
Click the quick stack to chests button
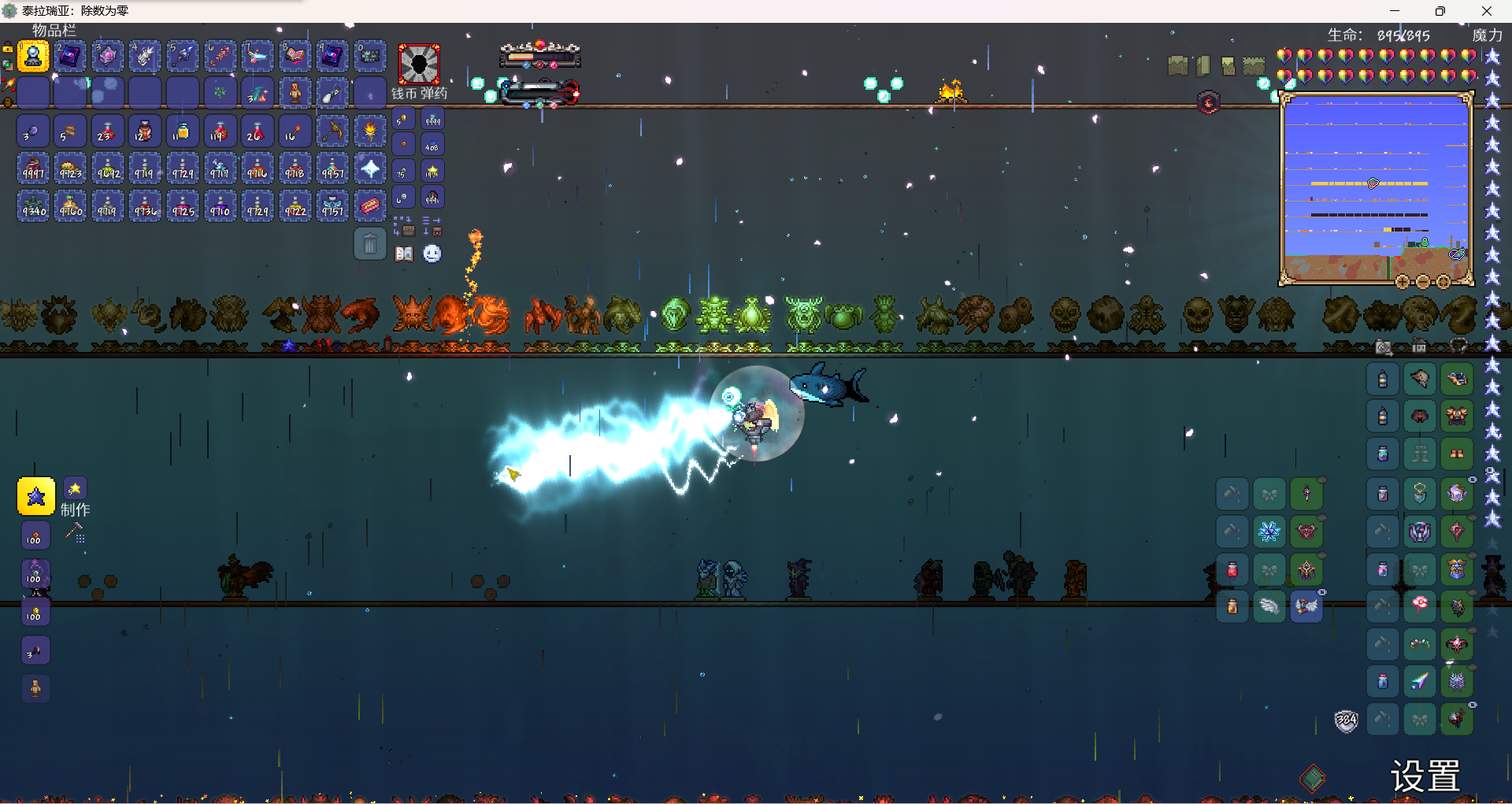point(404,227)
